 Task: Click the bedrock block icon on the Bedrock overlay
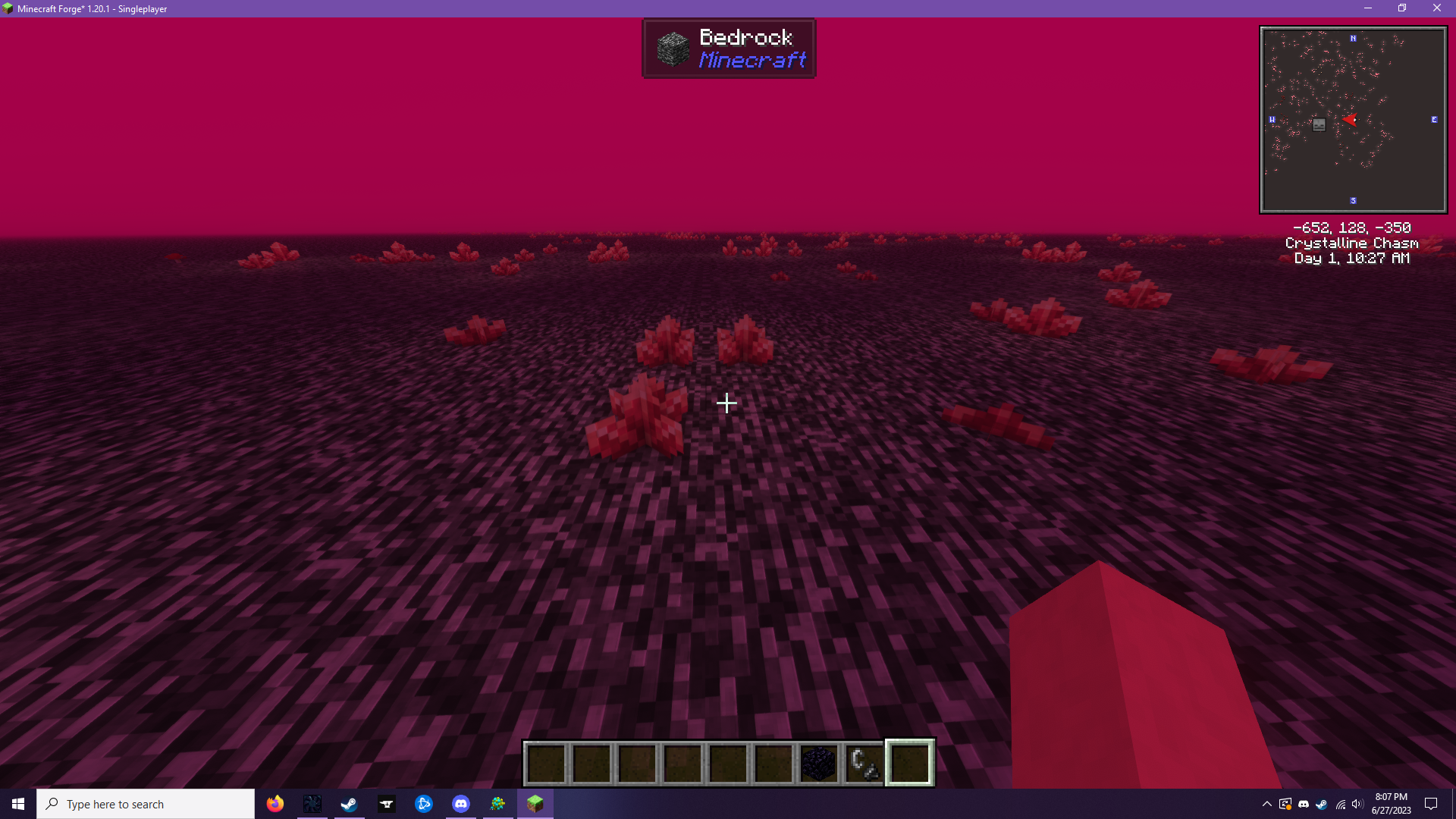pyautogui.click(x=672, y=48)
